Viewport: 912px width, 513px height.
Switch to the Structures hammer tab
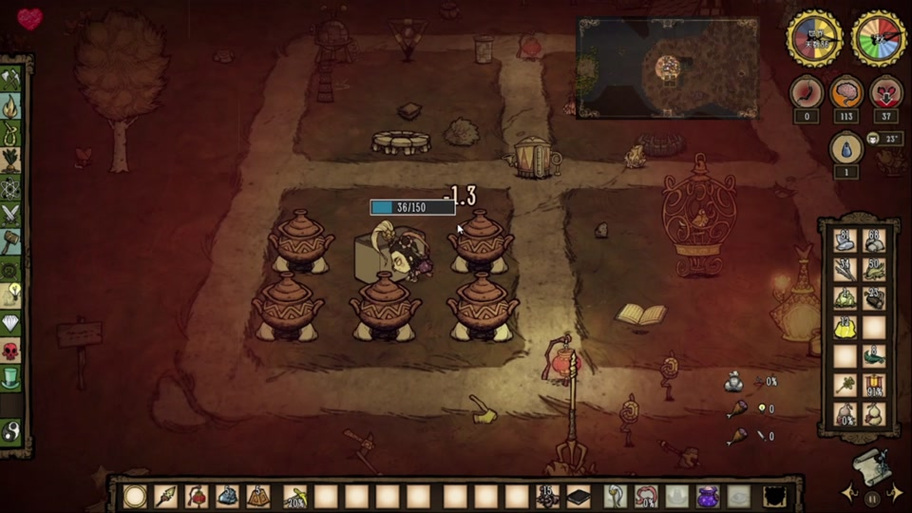[12, 240]
